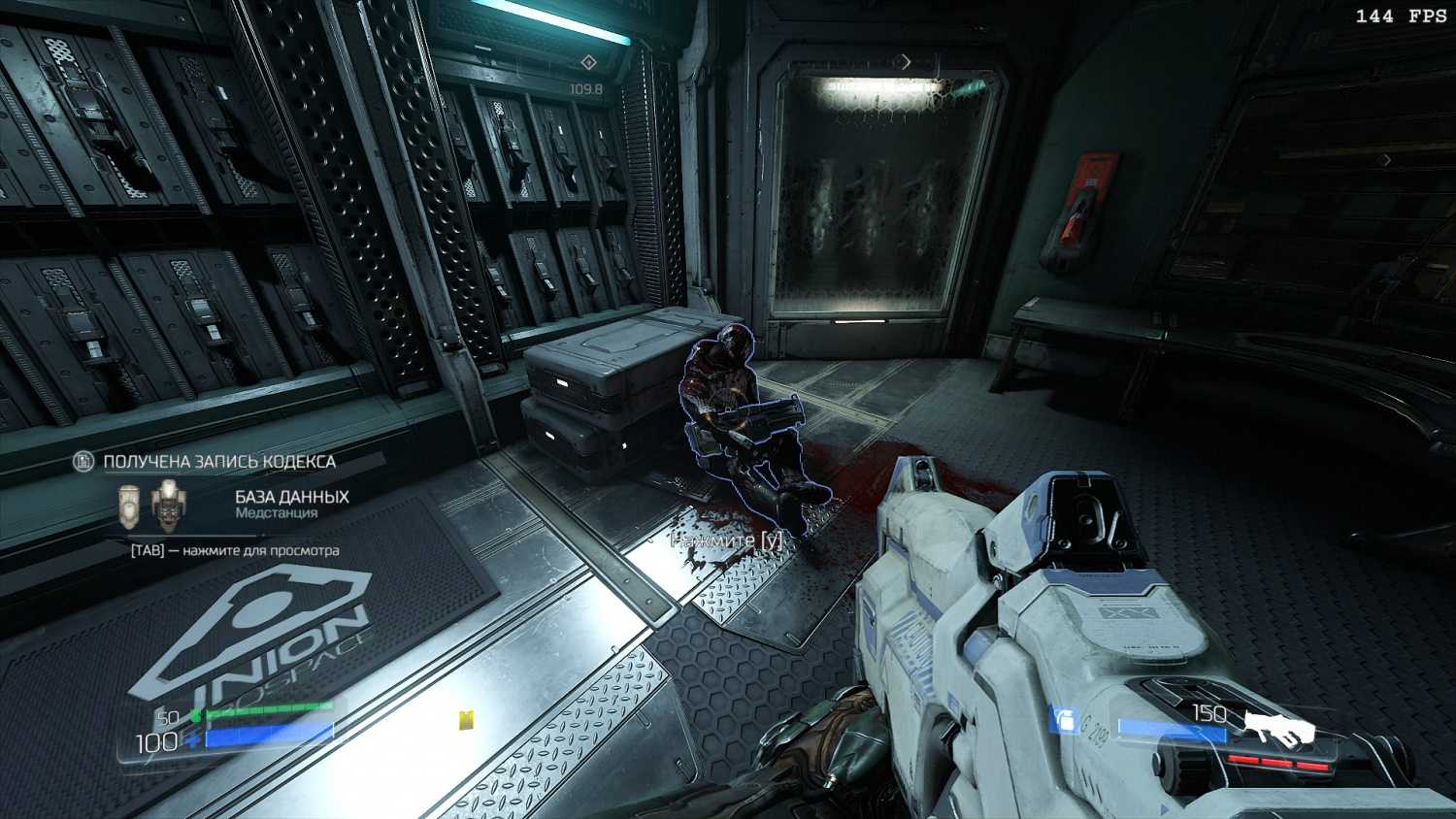
Task: Click the codex entry thumbnail image
Action: coord(149,504)
